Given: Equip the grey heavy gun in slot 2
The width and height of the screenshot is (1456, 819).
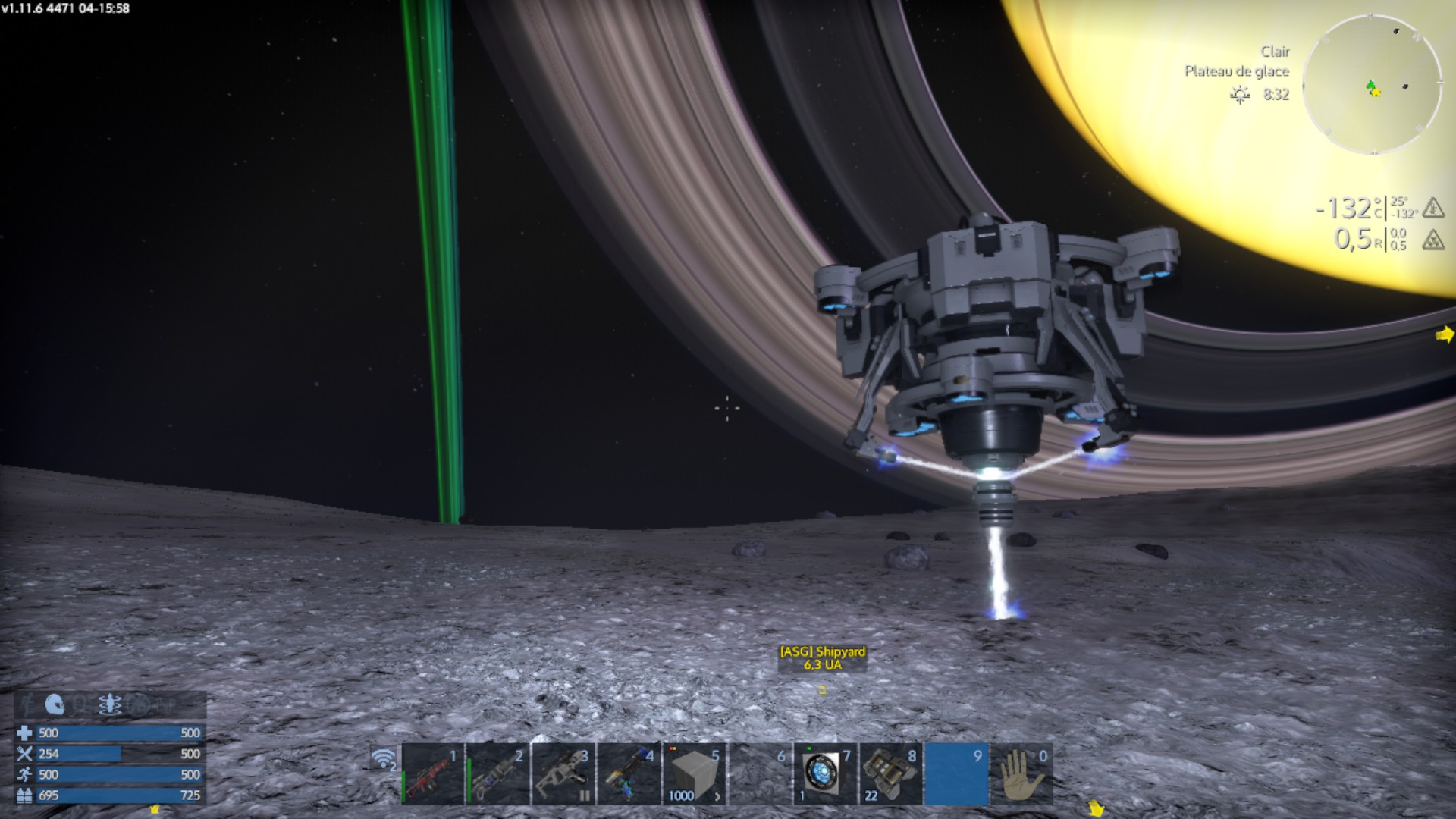Looking at the screenshot, I should (x=498, y=774).
